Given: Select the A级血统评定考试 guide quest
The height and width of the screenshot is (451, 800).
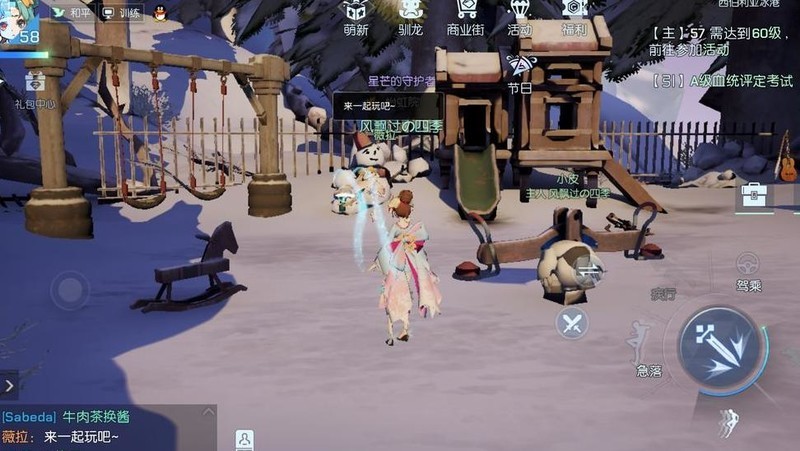Looking at the screenshot, I should pyautogui.click(x=715, y=81).
